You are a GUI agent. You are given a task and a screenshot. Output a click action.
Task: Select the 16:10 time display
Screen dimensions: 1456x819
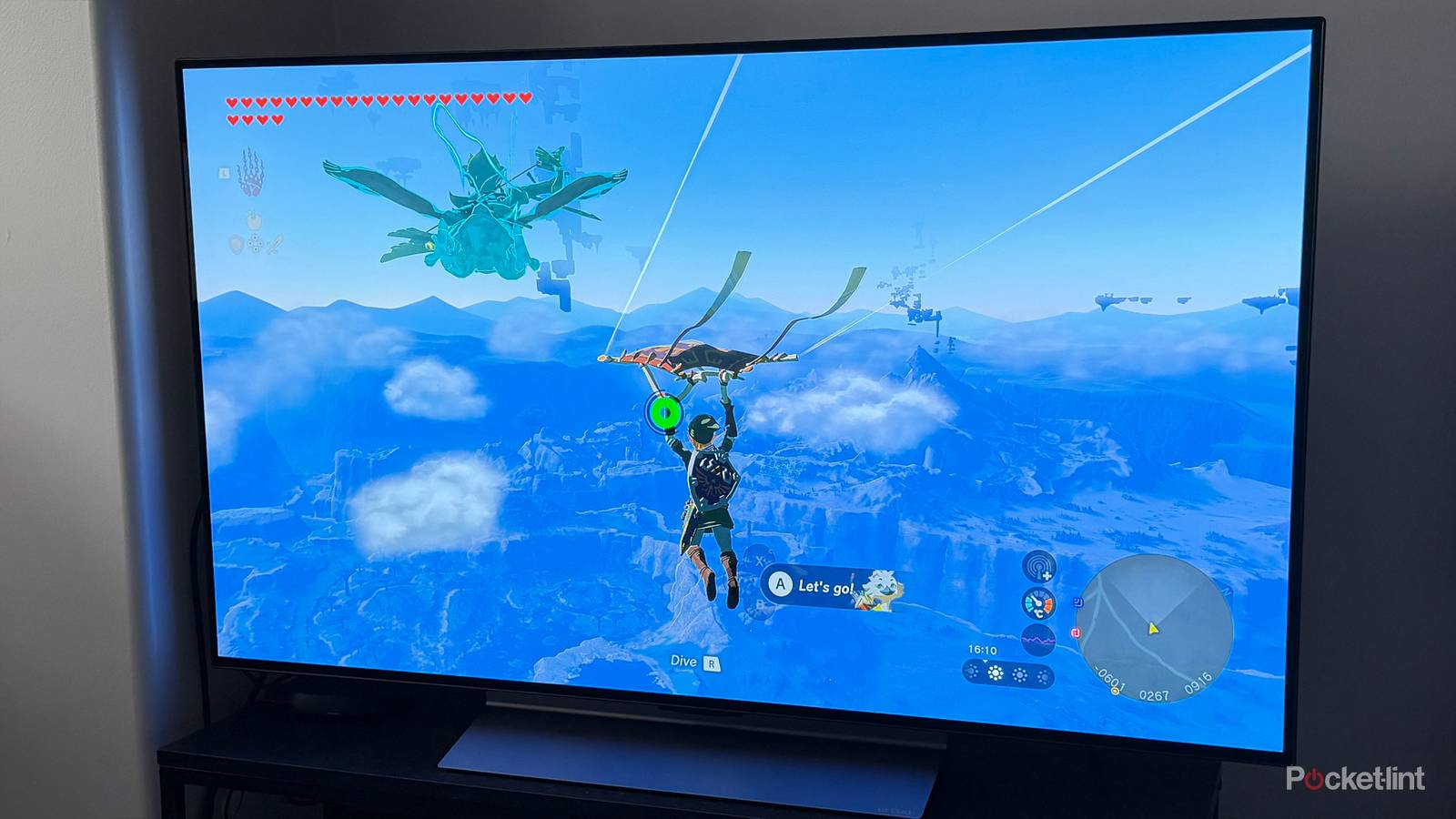[983, 649]
